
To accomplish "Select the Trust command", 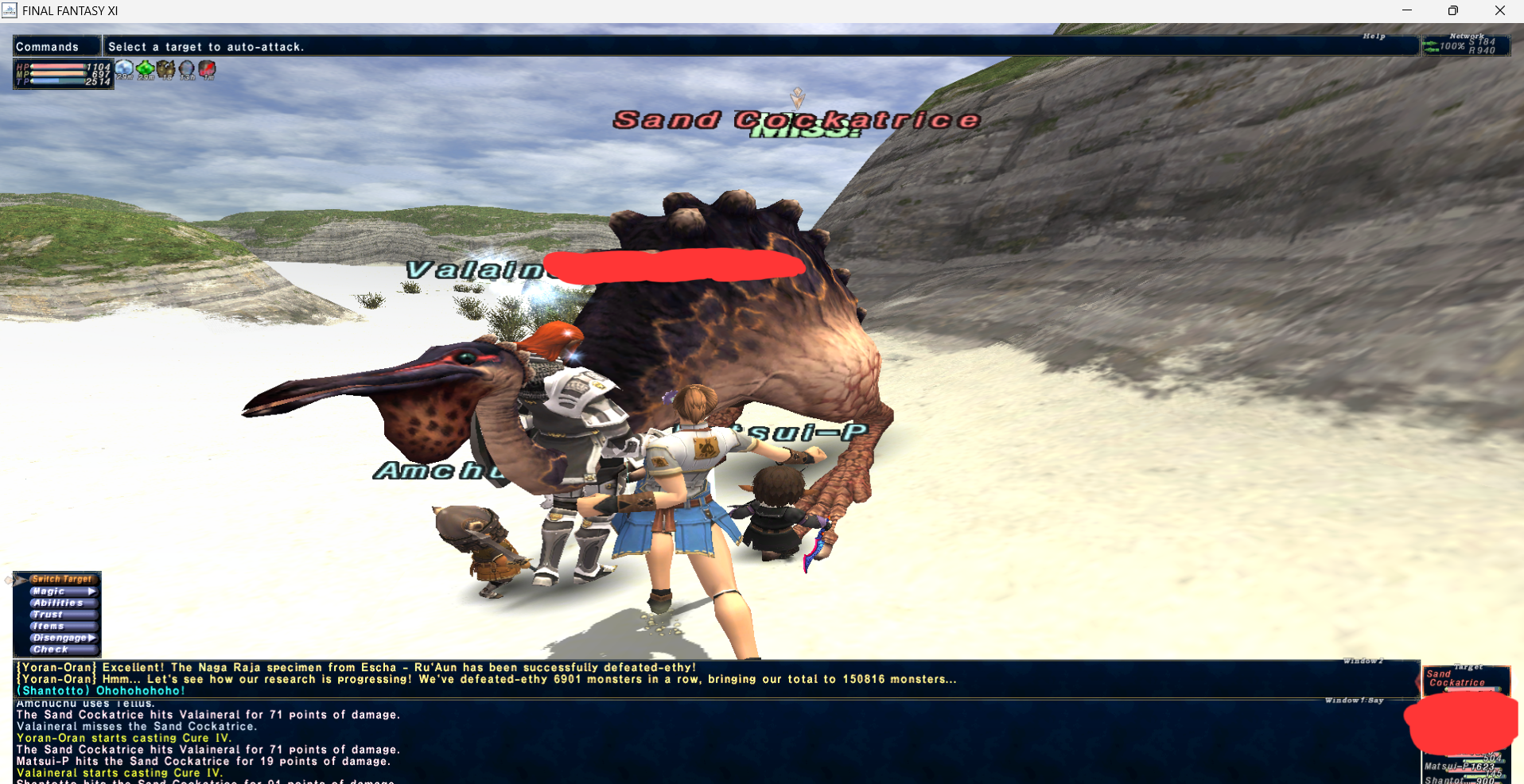I will pos(48,614).
